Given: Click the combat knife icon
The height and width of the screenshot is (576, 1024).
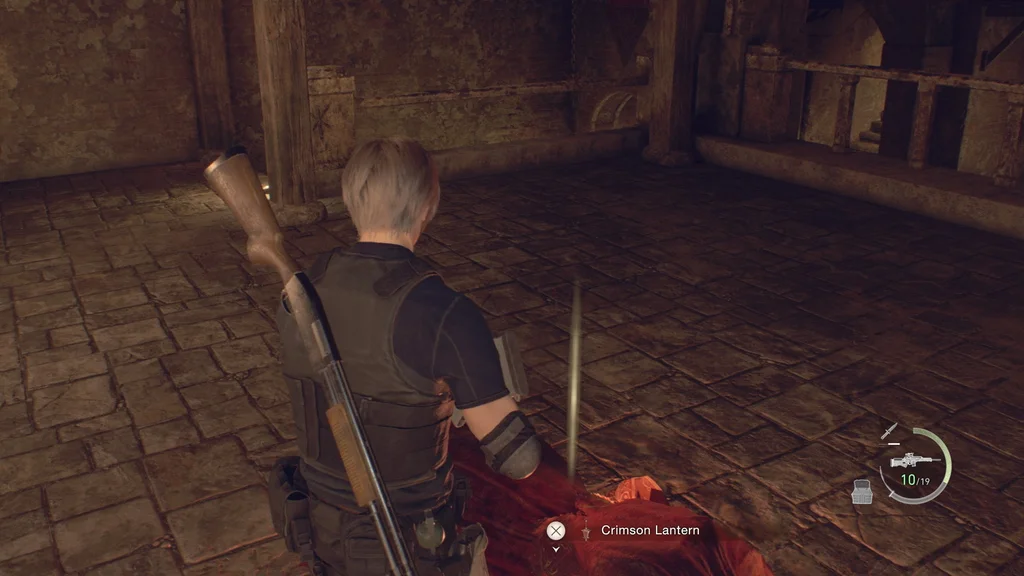Looking at the screenshot, I should [889, 431].
